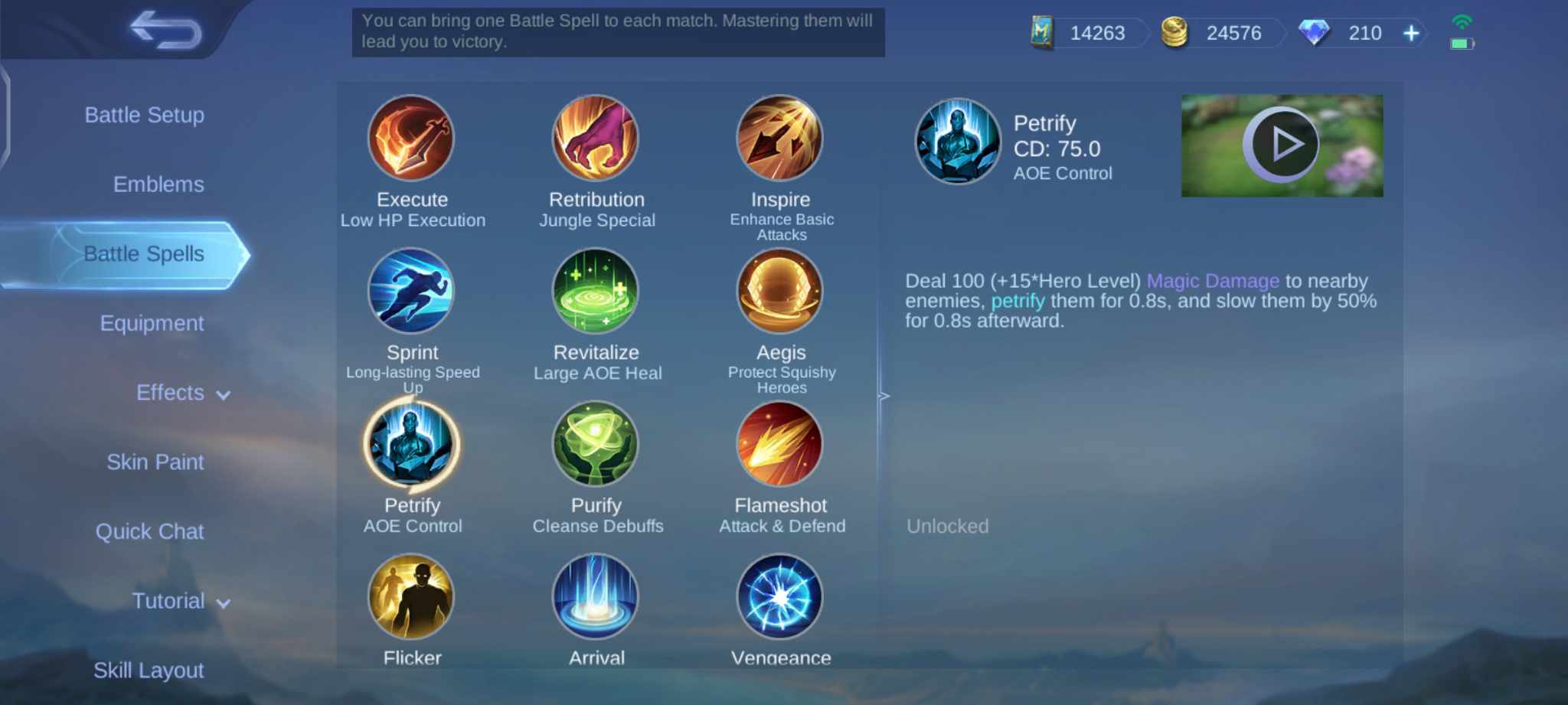Screen dimensions: 1568x705
Task: Choose the Flameshot spell icon
Action: pos(780,444)
